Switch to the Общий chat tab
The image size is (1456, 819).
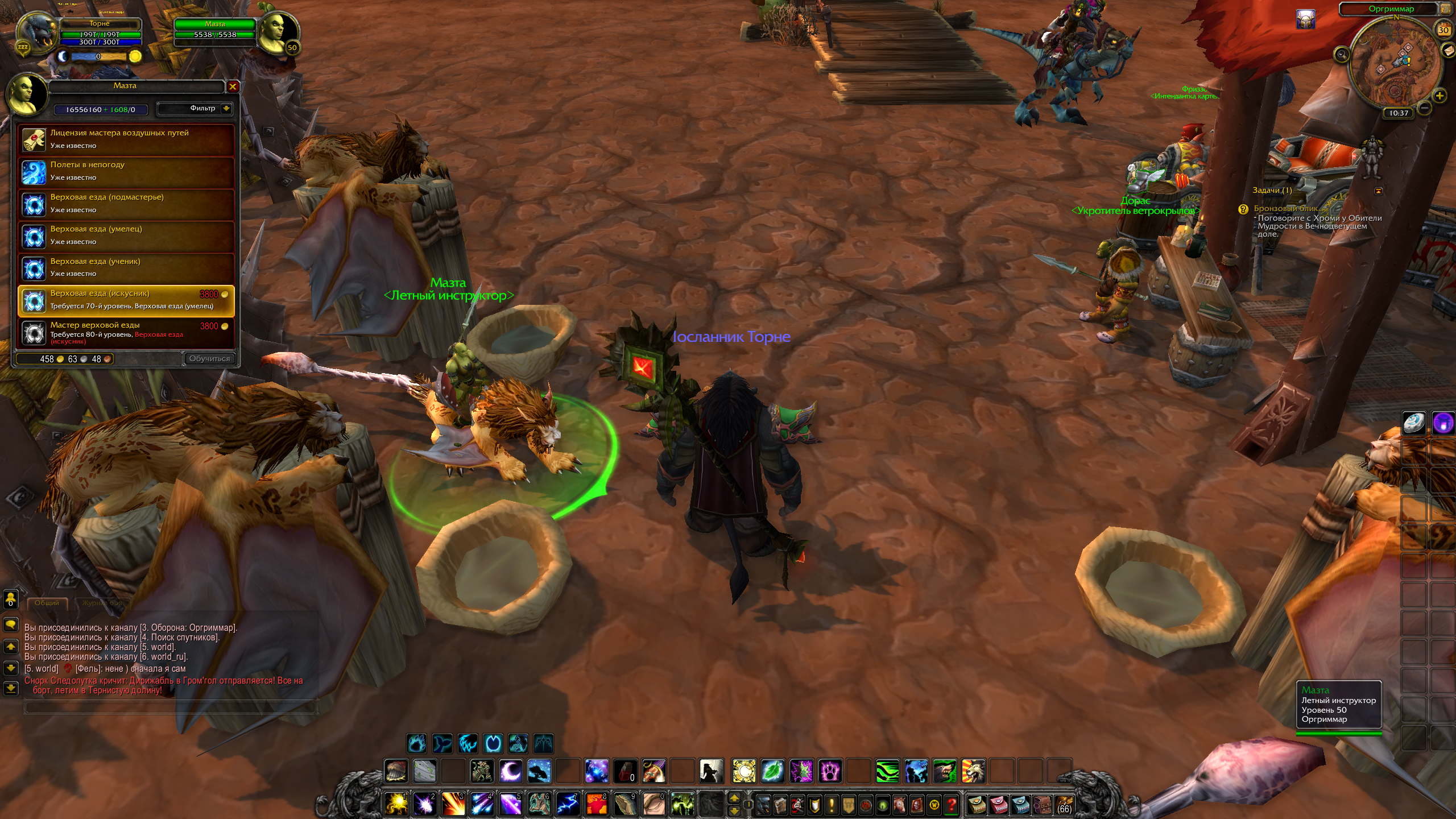(x=47, y=603)
